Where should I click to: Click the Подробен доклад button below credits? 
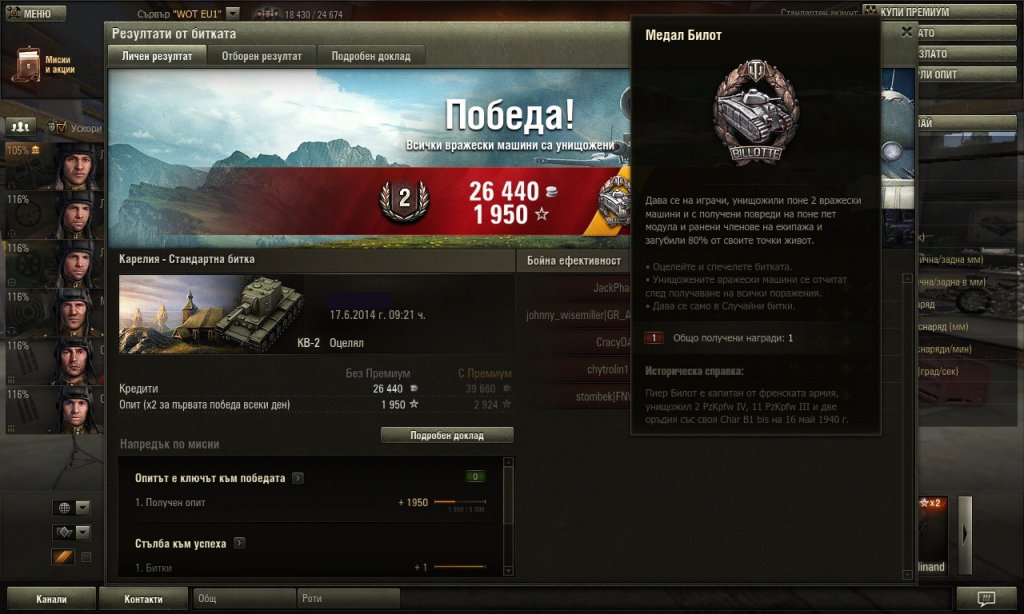pos(447,436)
